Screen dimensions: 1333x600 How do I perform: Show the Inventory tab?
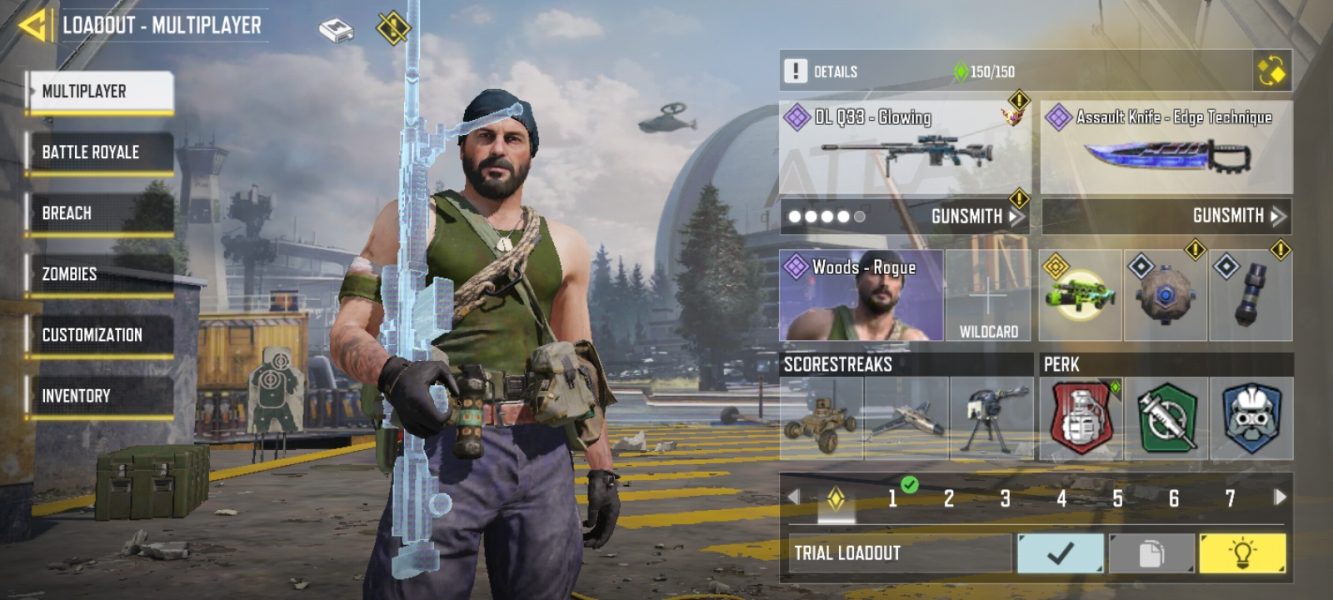click(99, 396)
